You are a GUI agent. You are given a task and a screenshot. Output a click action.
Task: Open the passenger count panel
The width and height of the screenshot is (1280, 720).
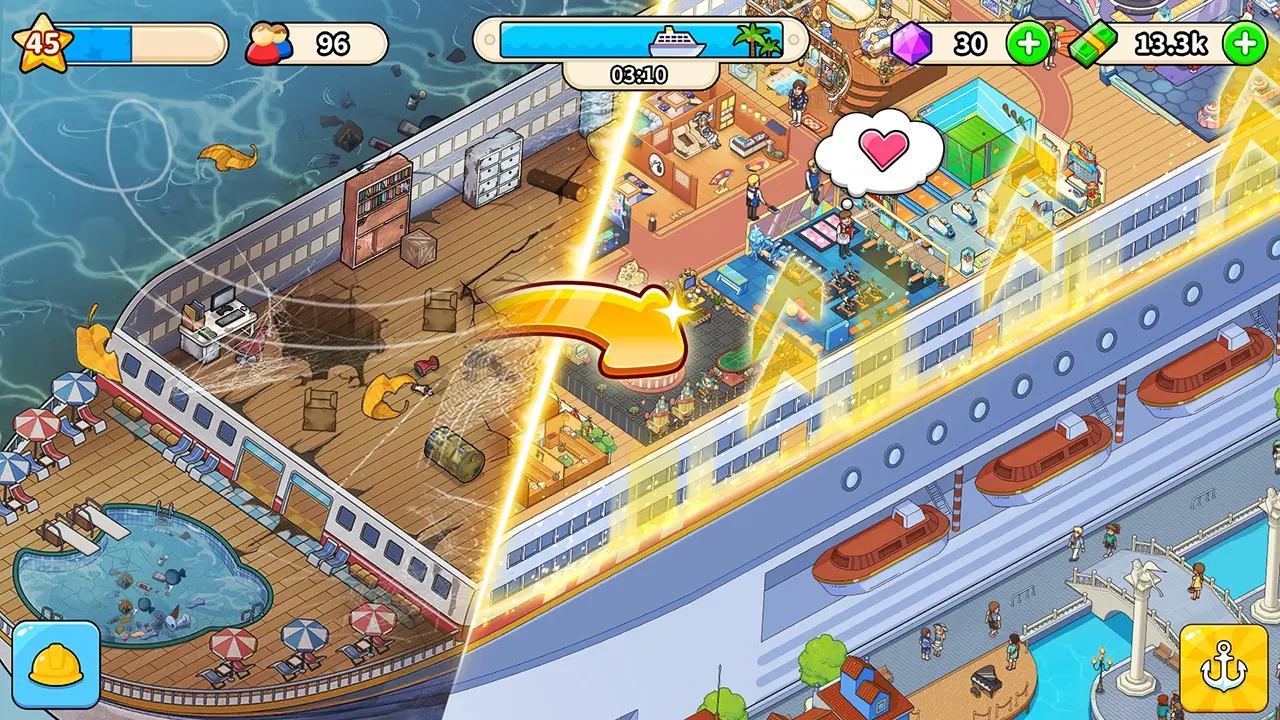point(316,44)
